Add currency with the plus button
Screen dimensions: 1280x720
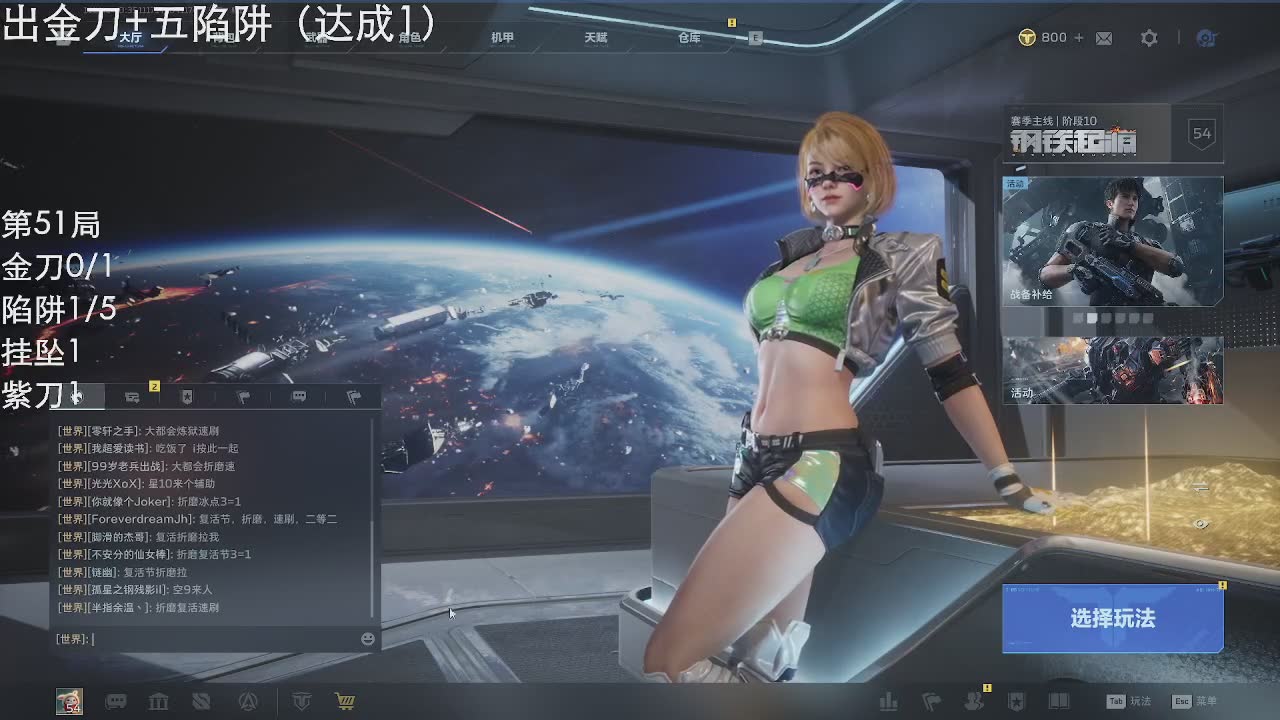[1078, 38]
